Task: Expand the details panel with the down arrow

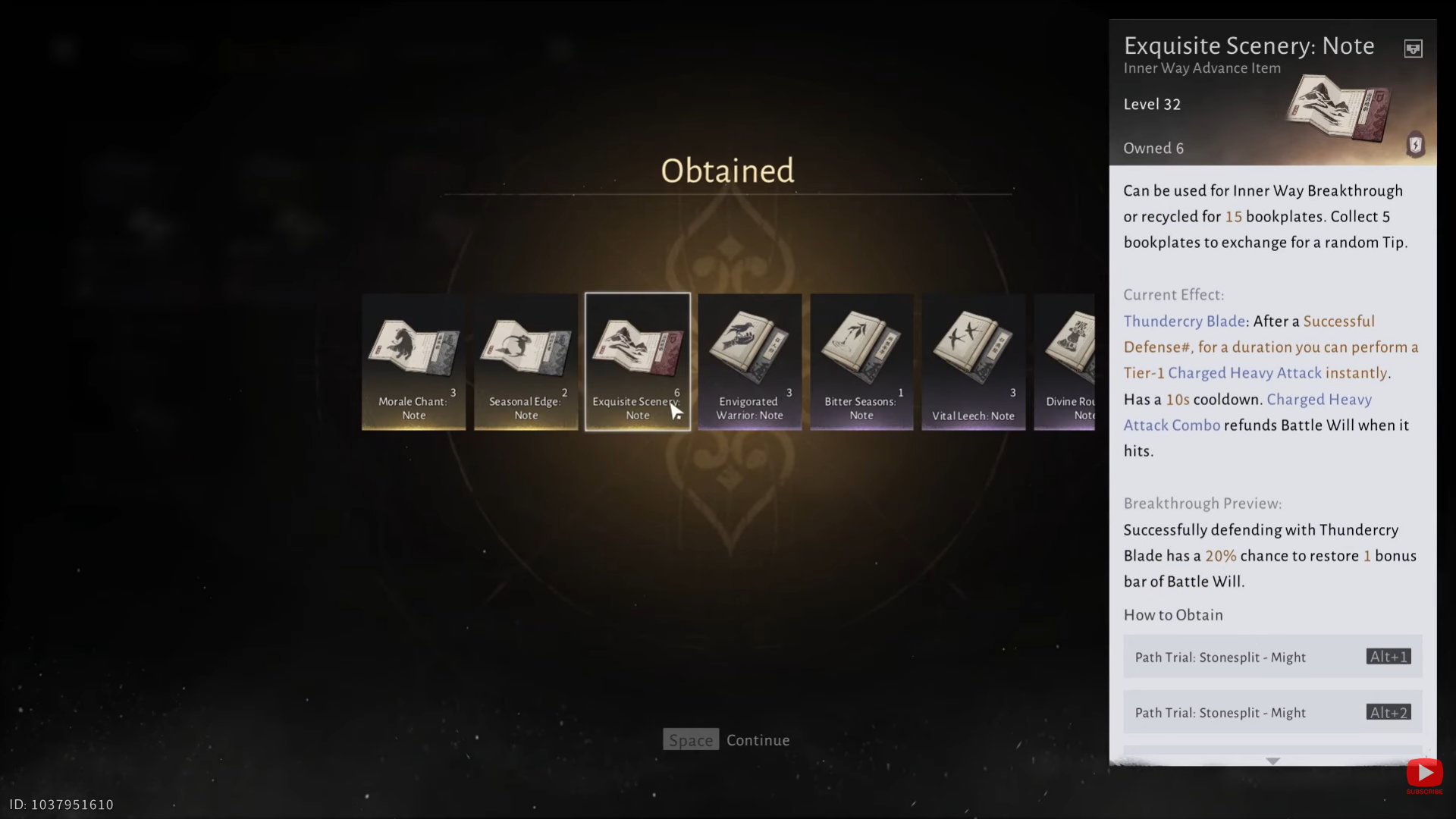Action: click(x=1272, y=761)
